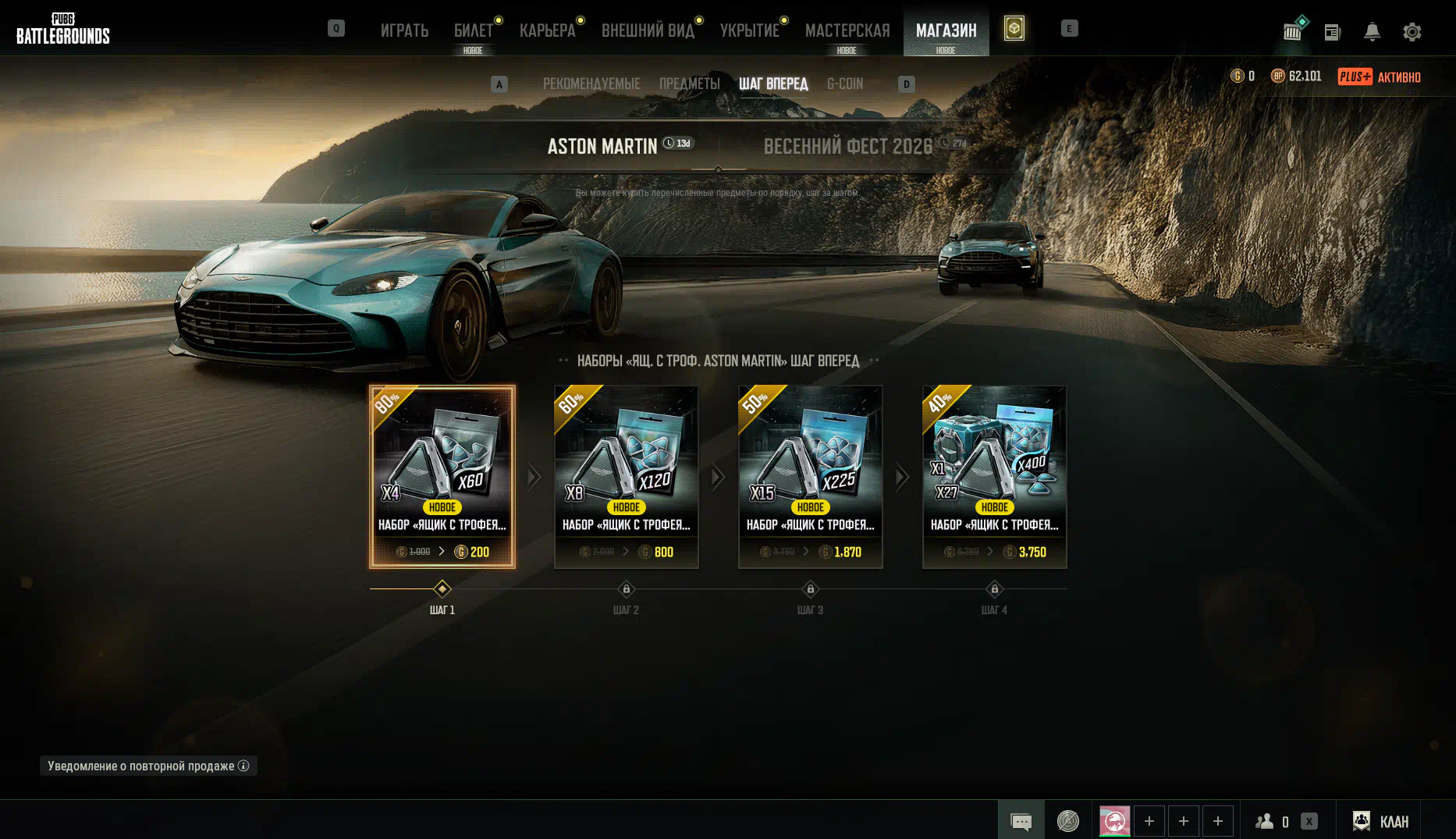Choose the 60% off bundle priced 800
Viewport: 1456px width, 839px height.
pos(627,476)
